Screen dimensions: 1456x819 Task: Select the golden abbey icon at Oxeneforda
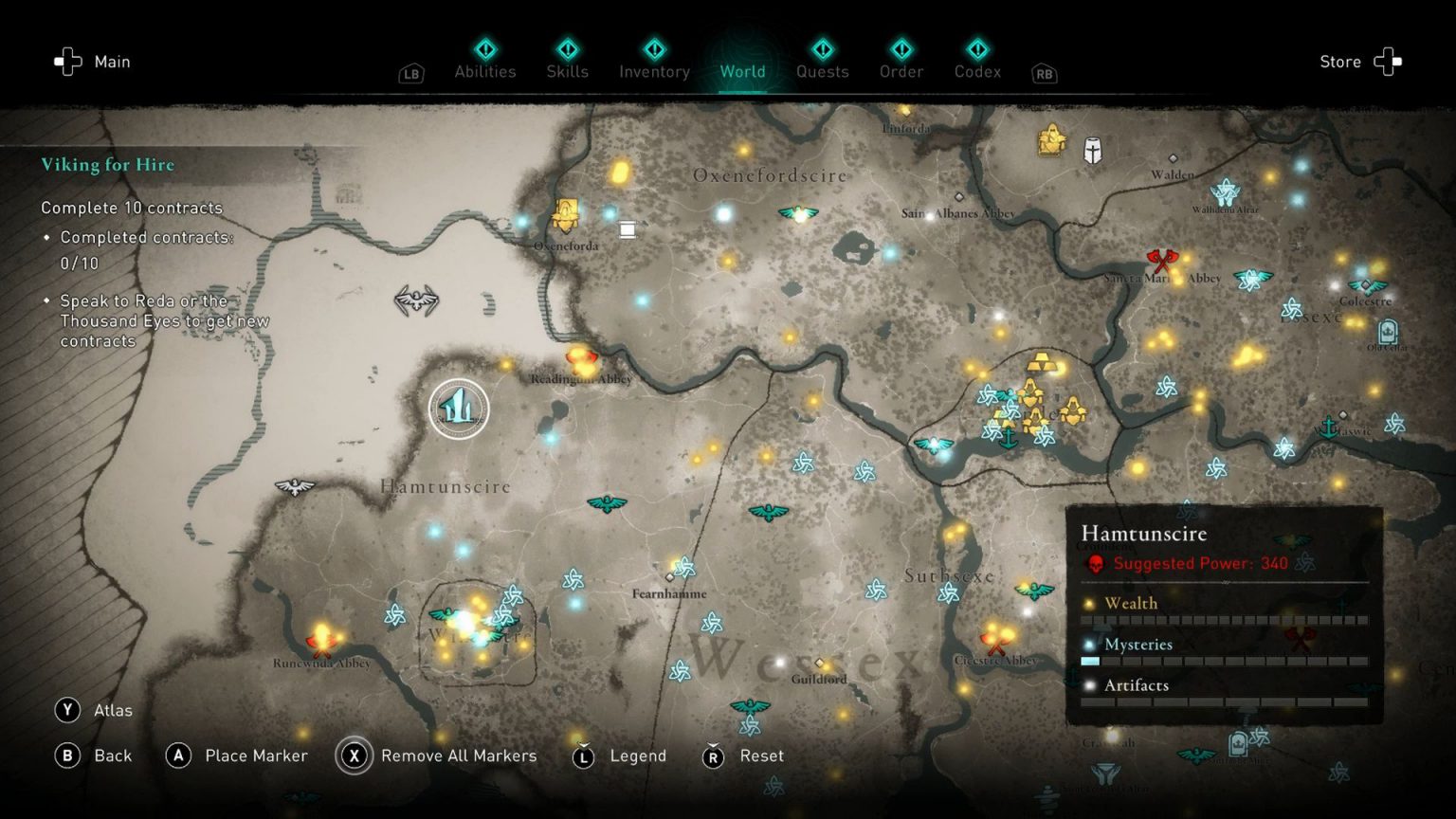(x=564, y=213)
